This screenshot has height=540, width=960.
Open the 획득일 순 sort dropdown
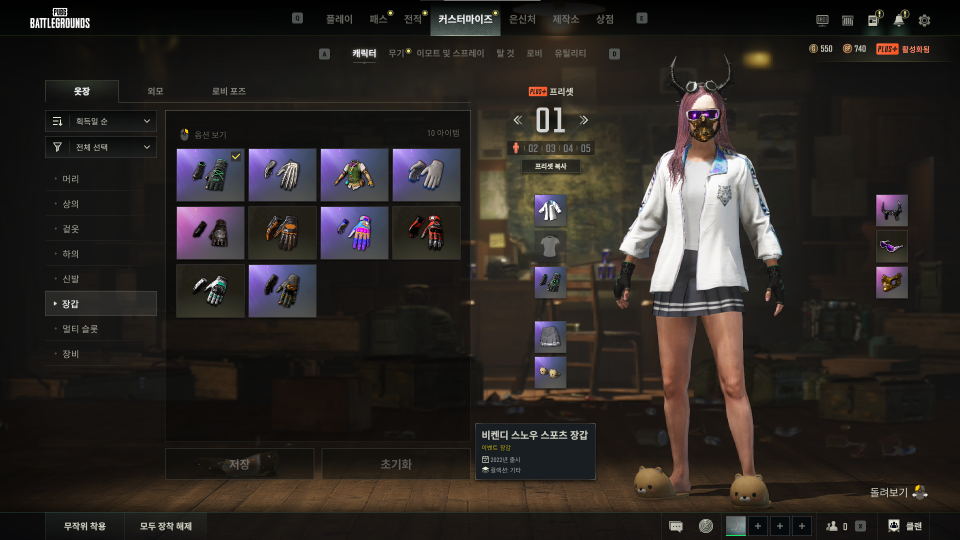pos(101,121)
